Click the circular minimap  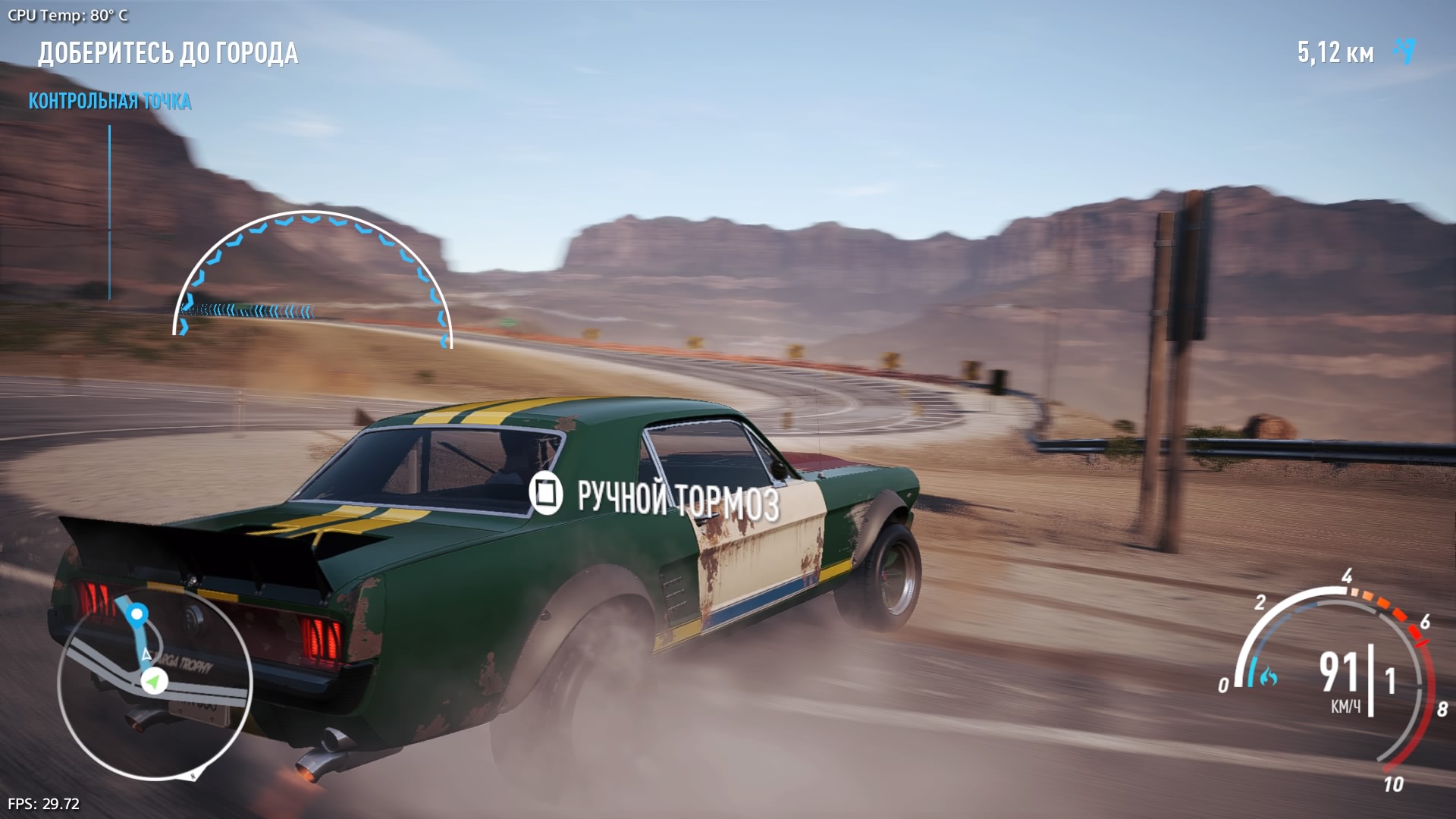tap(155, 681)
